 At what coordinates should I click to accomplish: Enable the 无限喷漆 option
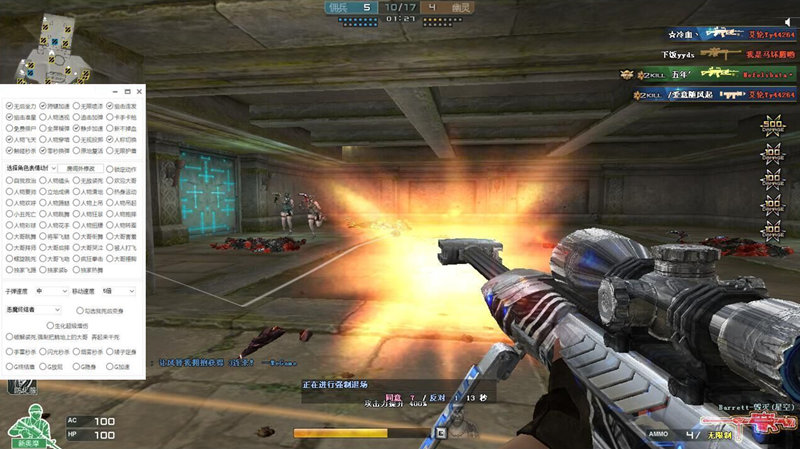76,104
